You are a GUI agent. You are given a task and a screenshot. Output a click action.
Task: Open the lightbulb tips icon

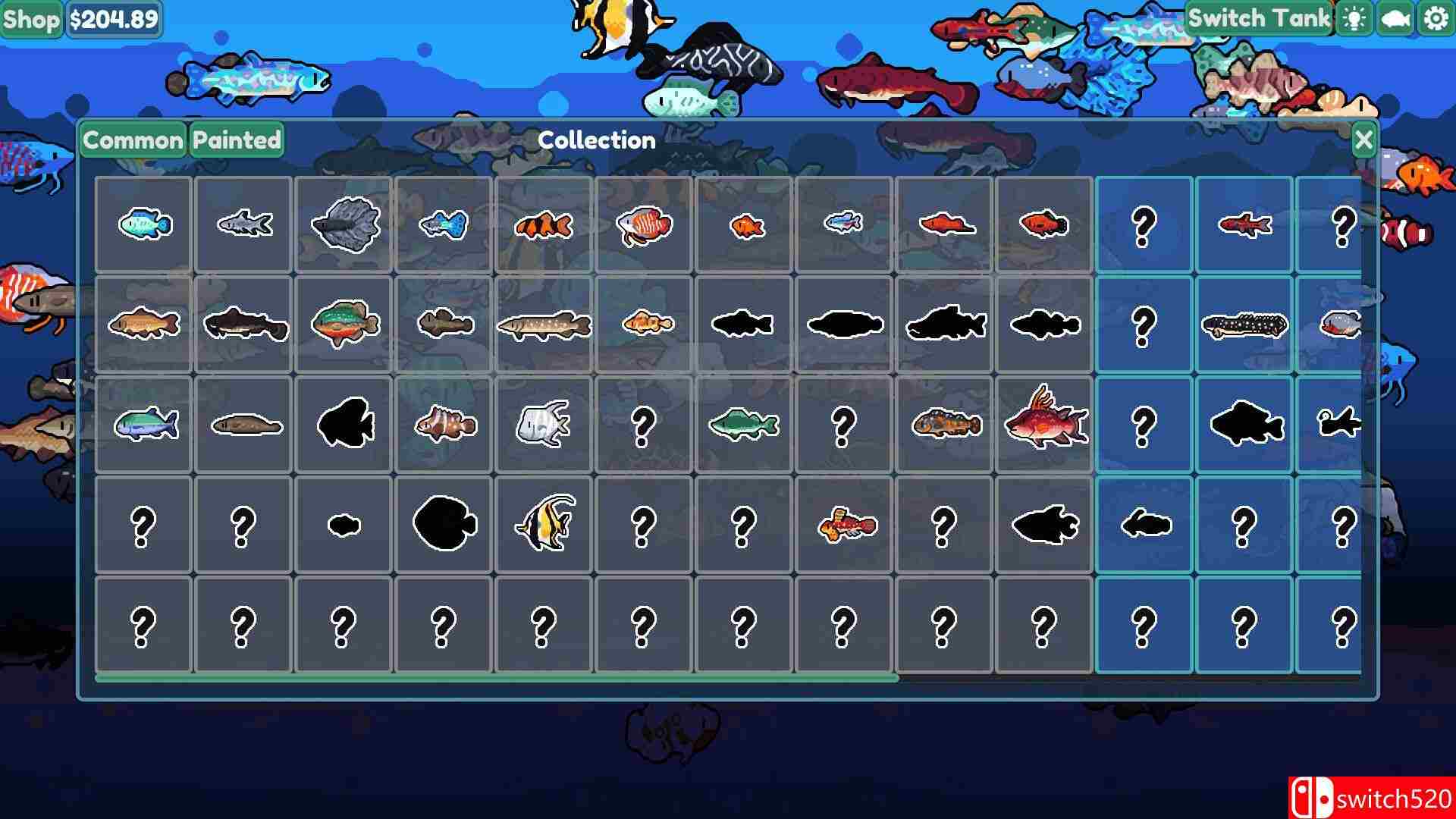pyautogui.click(x=1355, y=17)
